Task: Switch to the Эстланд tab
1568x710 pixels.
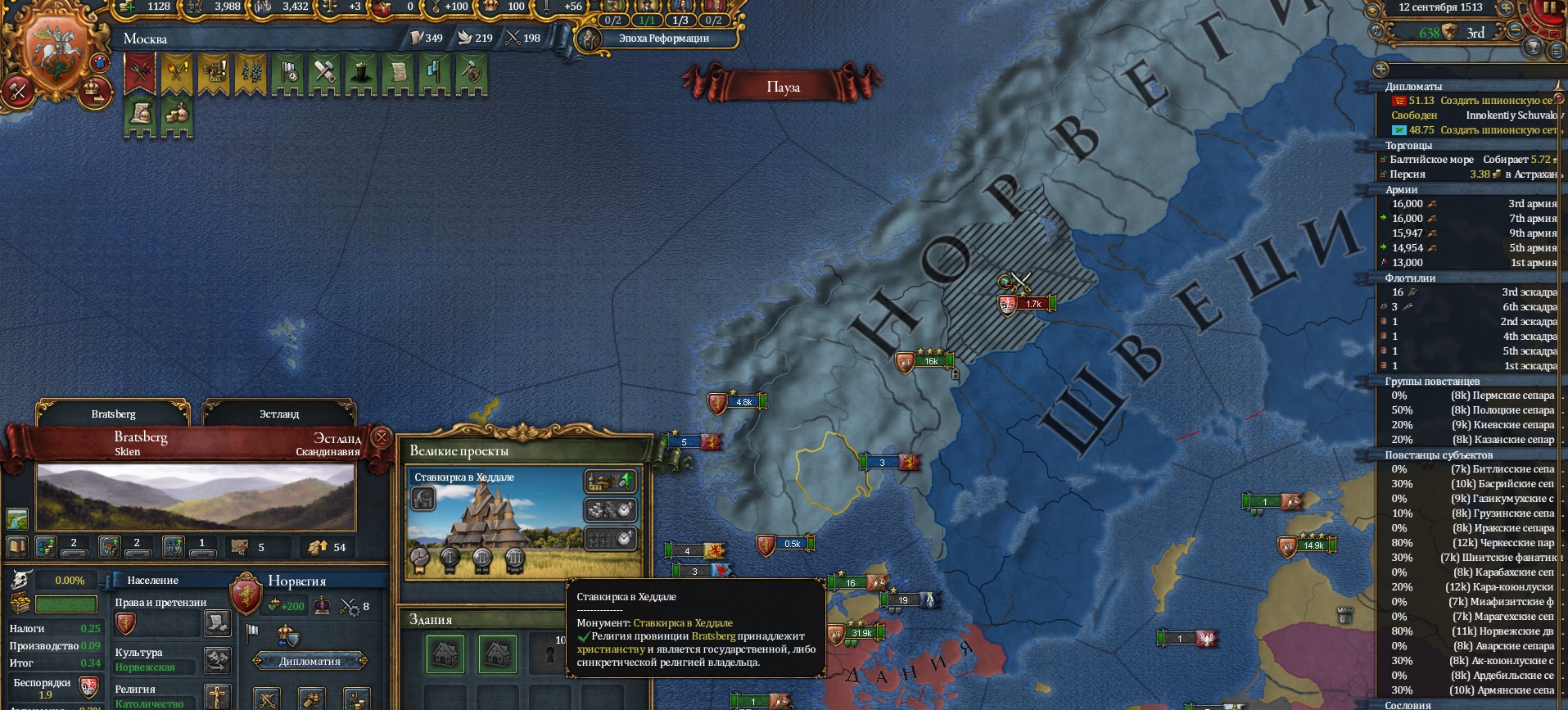Action: [279, 414]
